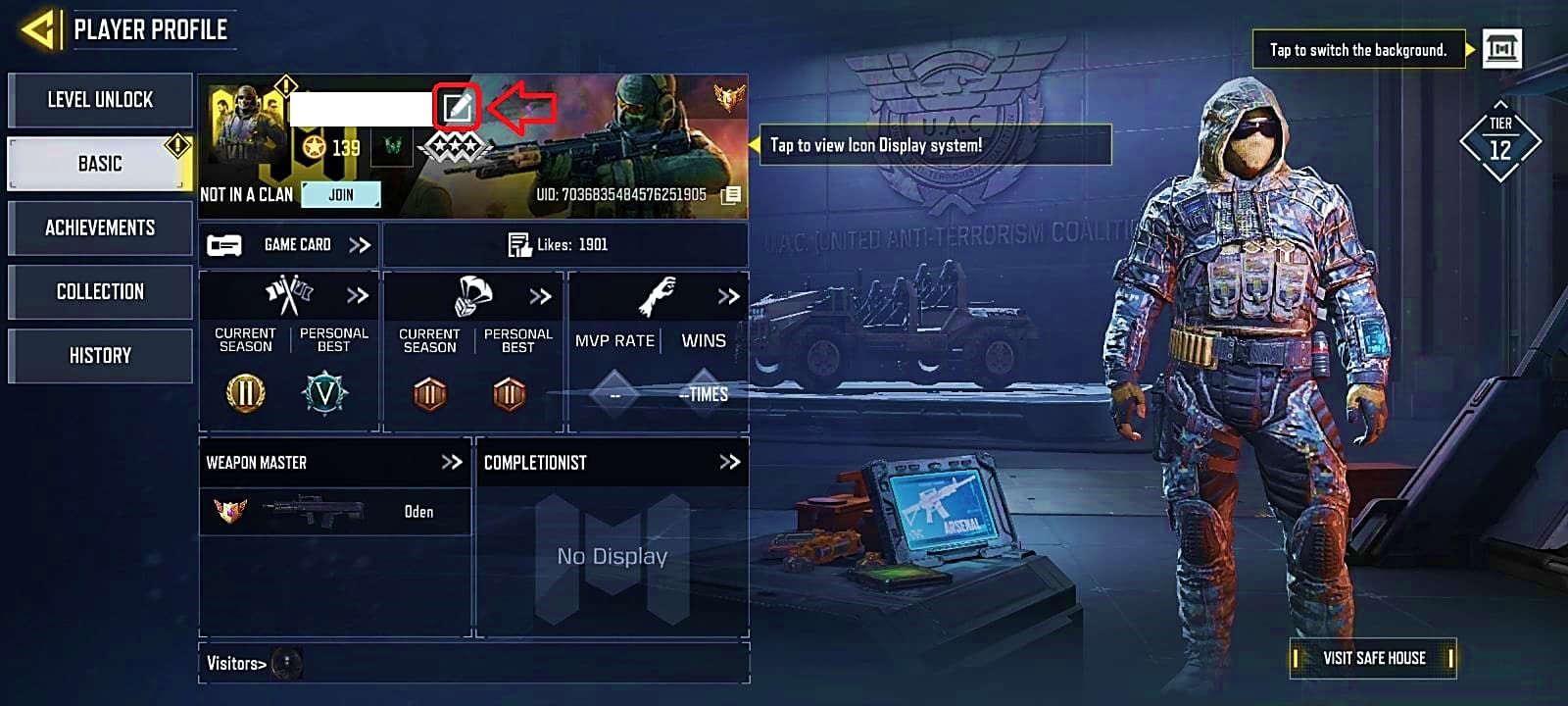The width and height of the screenshot is (1568, 706).
Task: Go back using the yellow arrow
Action: coord(37,30)
